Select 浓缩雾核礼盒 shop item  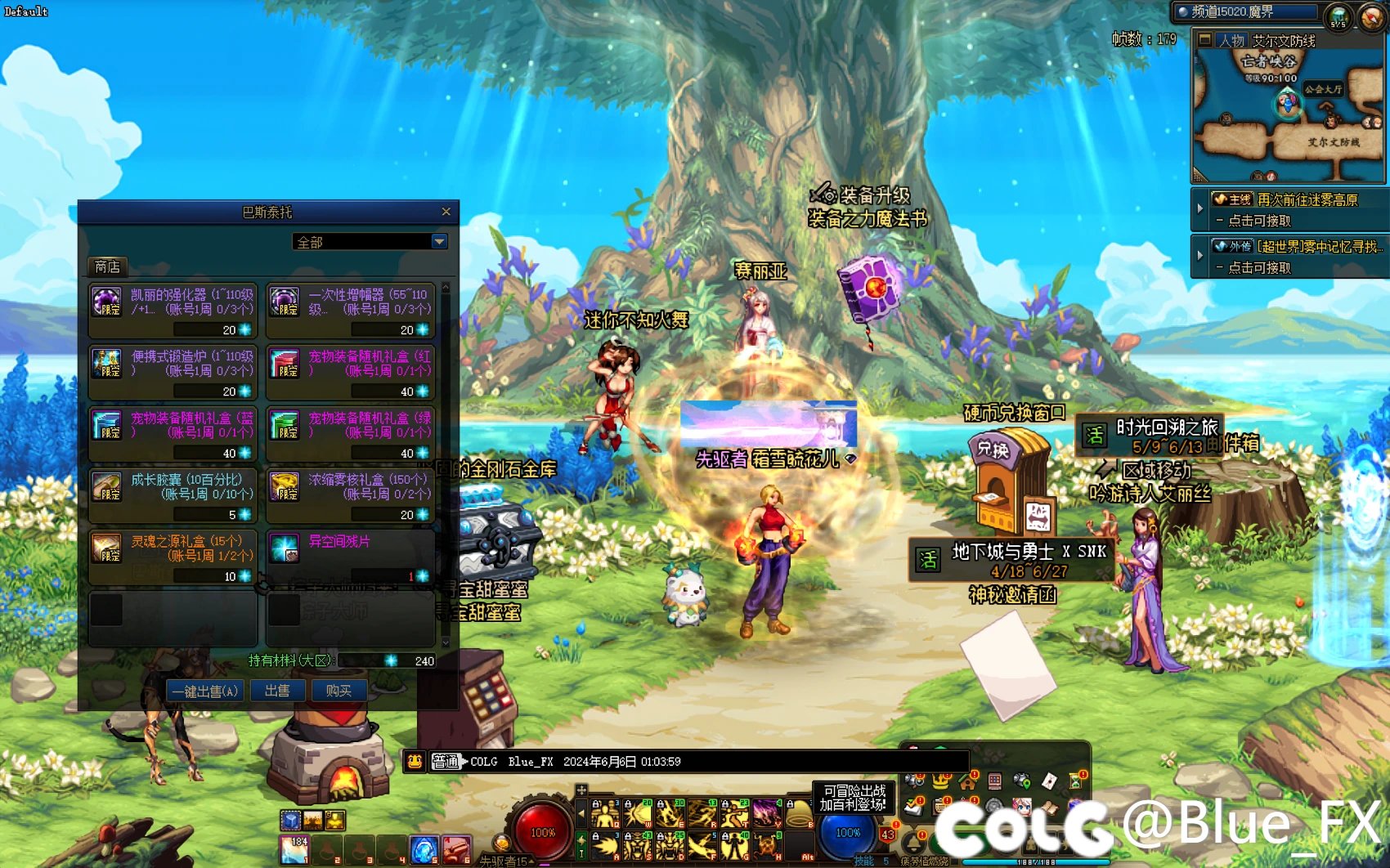[x=351, y=494]
